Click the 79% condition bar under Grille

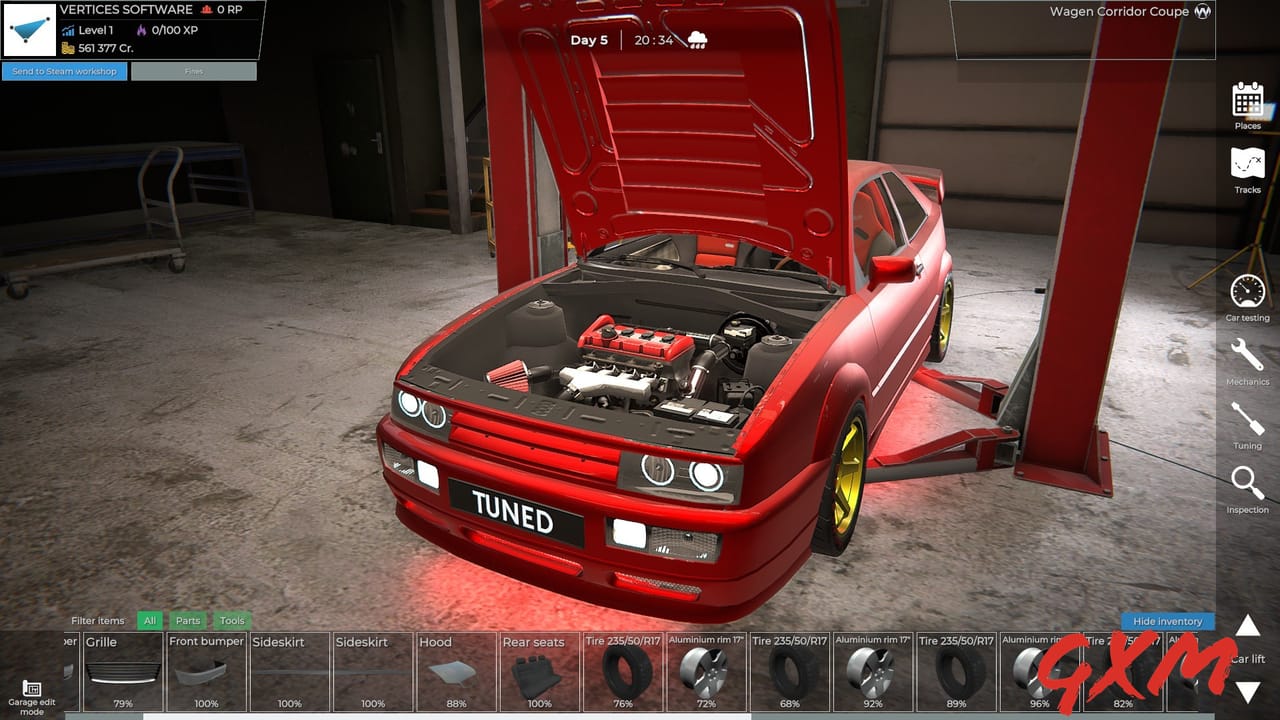coord(122,704)
